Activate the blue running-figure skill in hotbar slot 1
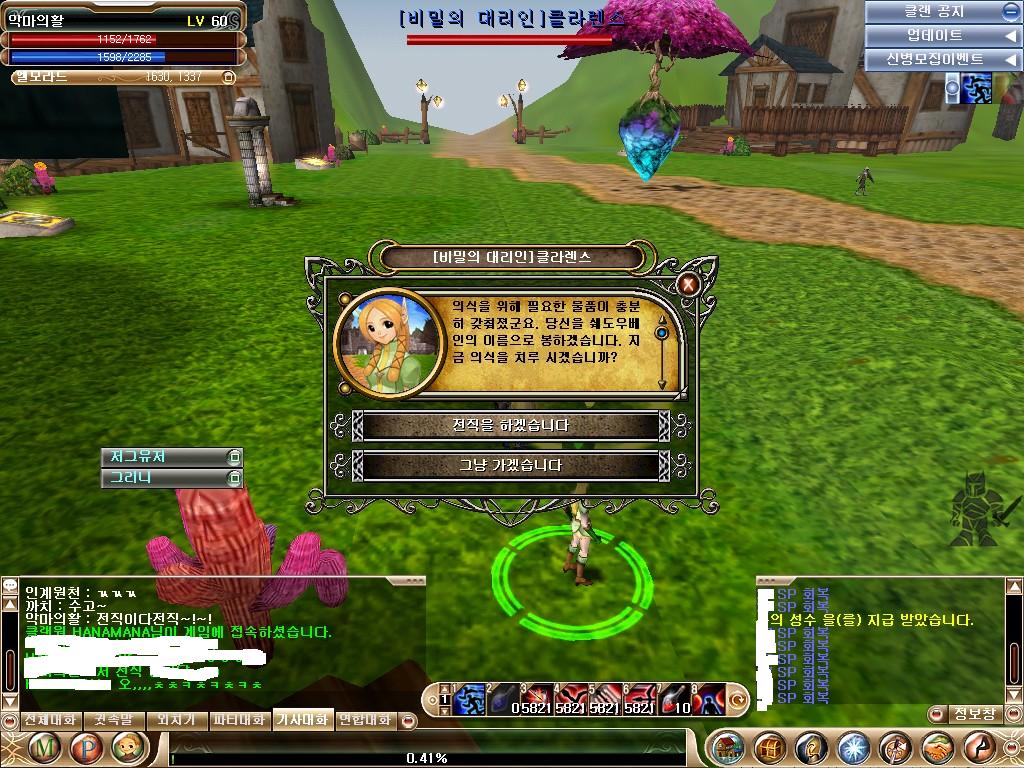This screenshot has width=1024, height=768. pos(470,699)
